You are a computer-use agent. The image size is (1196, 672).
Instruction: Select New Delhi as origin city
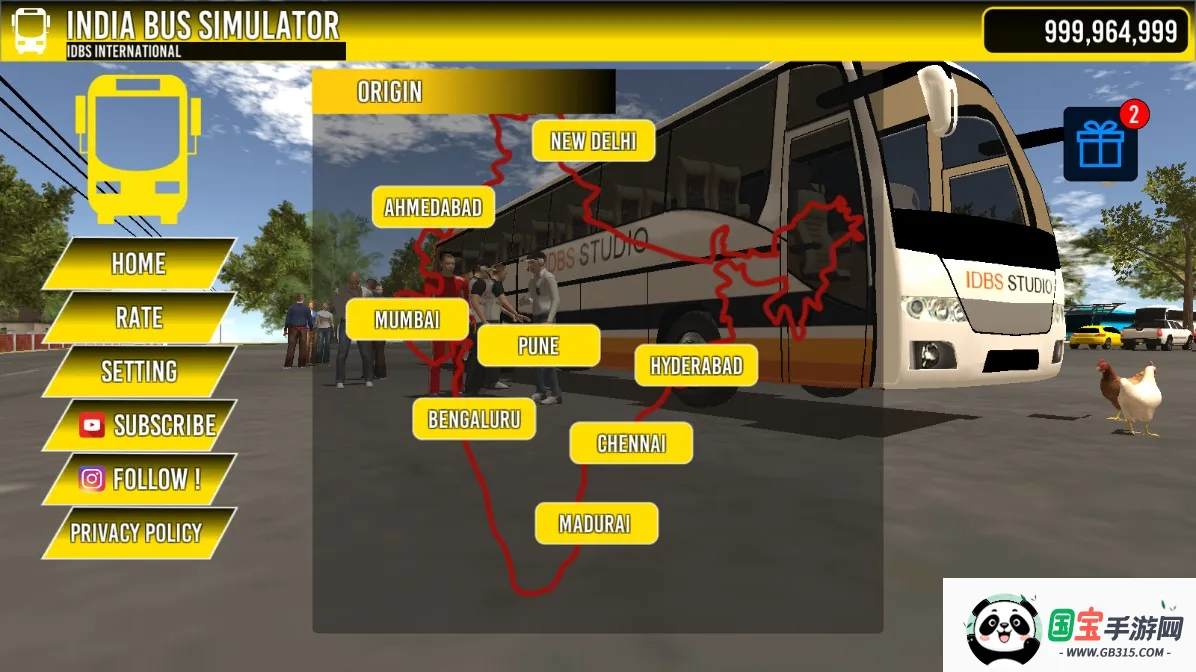[593, 142]
